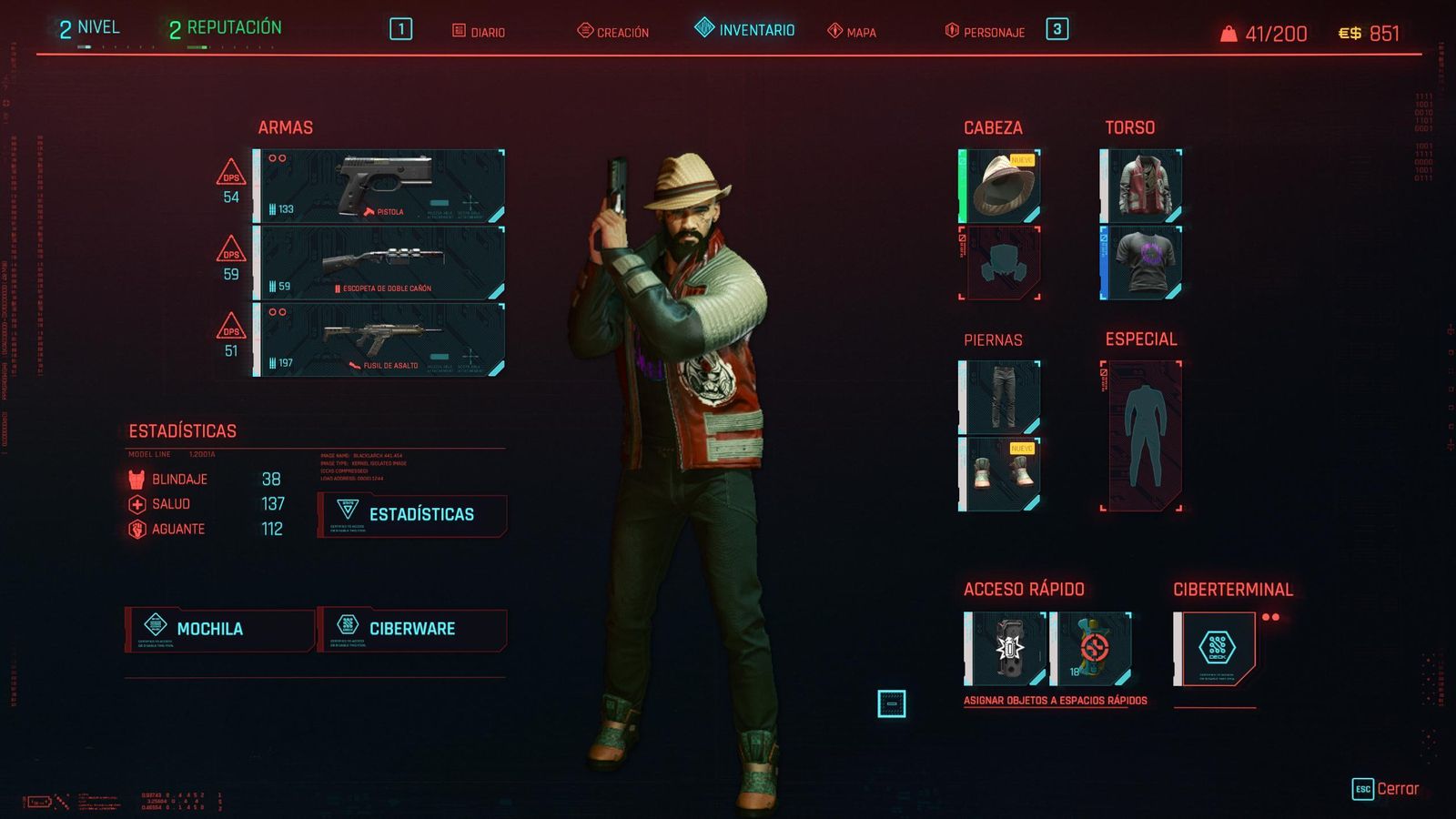Viewport: 1456px width, 819px height.
Task: Open the Mochila backpack panel
Action: pos(218,628)
